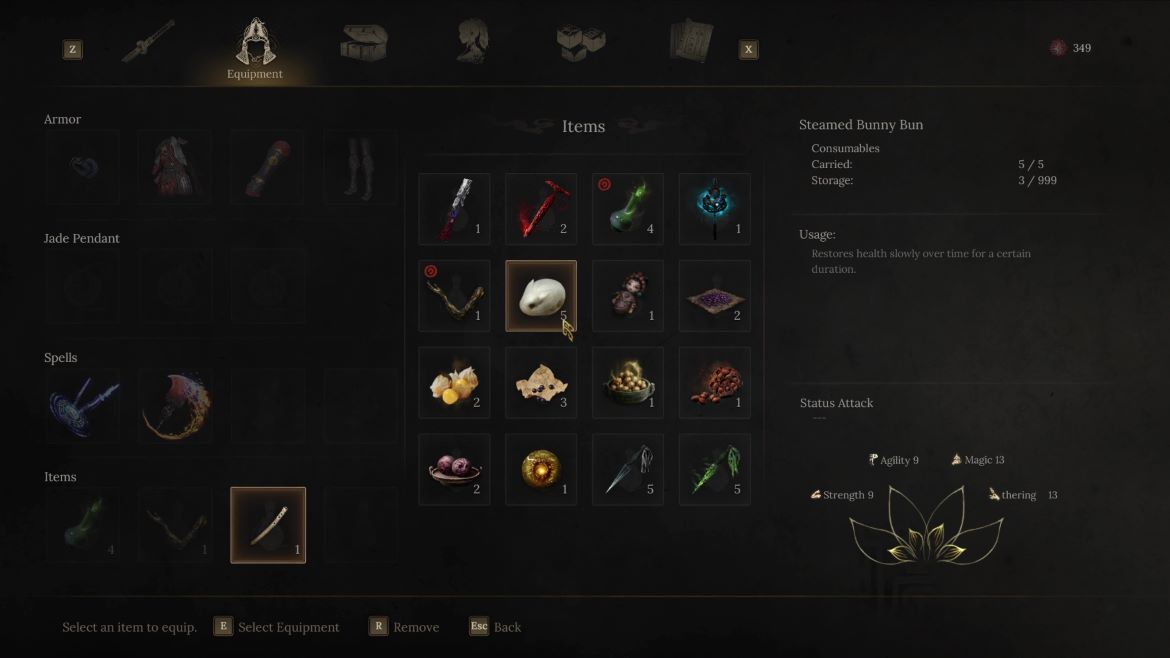The height and width of the screenshot is (658, 1170).
Task: Choose the purple plums bowl item
Action: [x=454, y=470]
